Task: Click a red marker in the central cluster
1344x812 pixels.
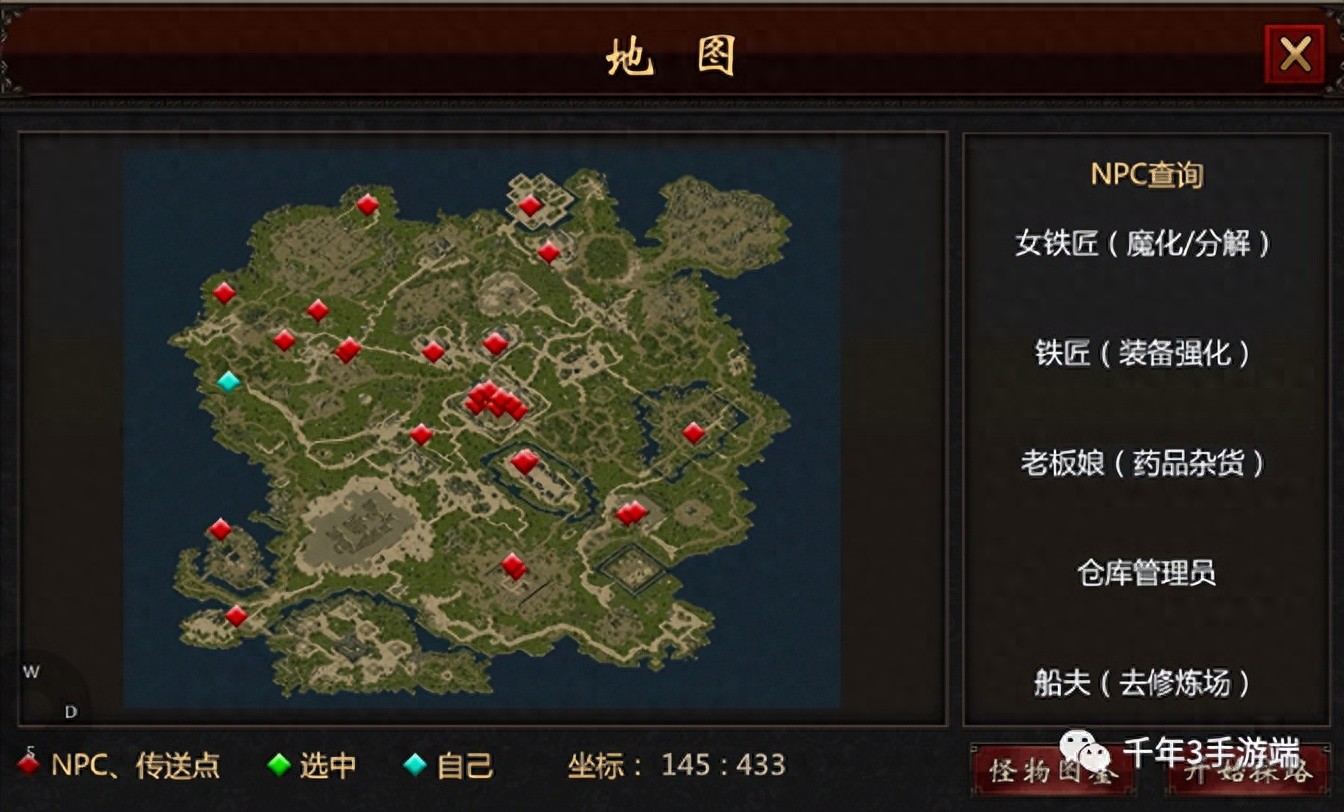Action: 493,401
